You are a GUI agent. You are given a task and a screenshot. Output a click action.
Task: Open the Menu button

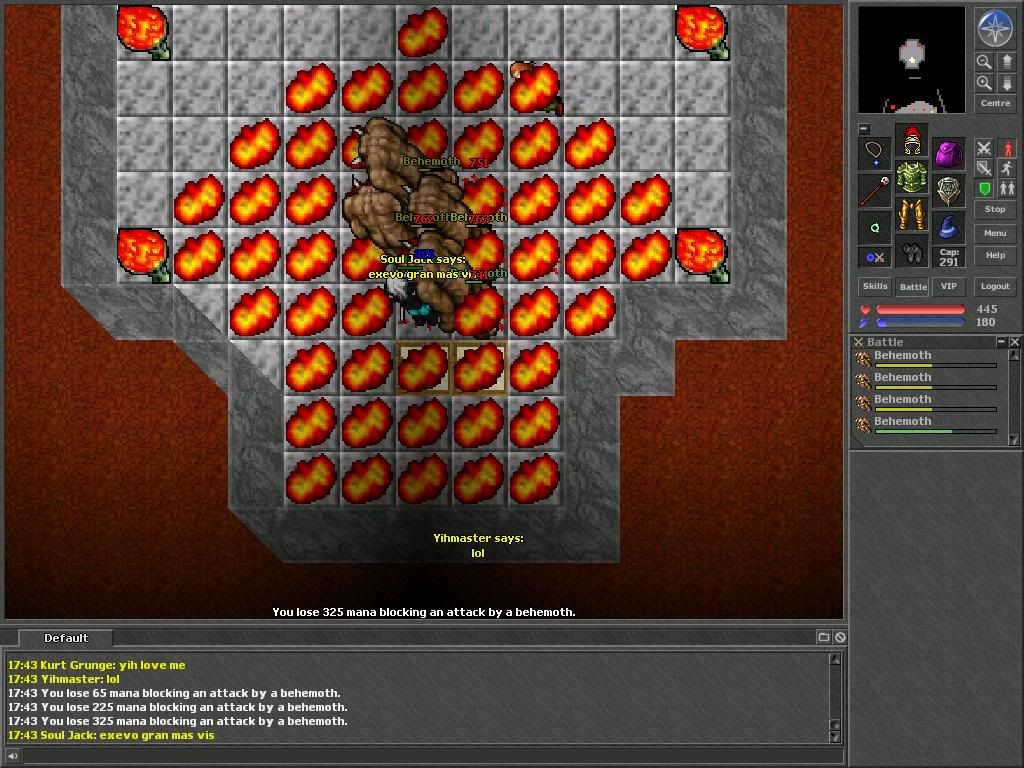[994, 233]
